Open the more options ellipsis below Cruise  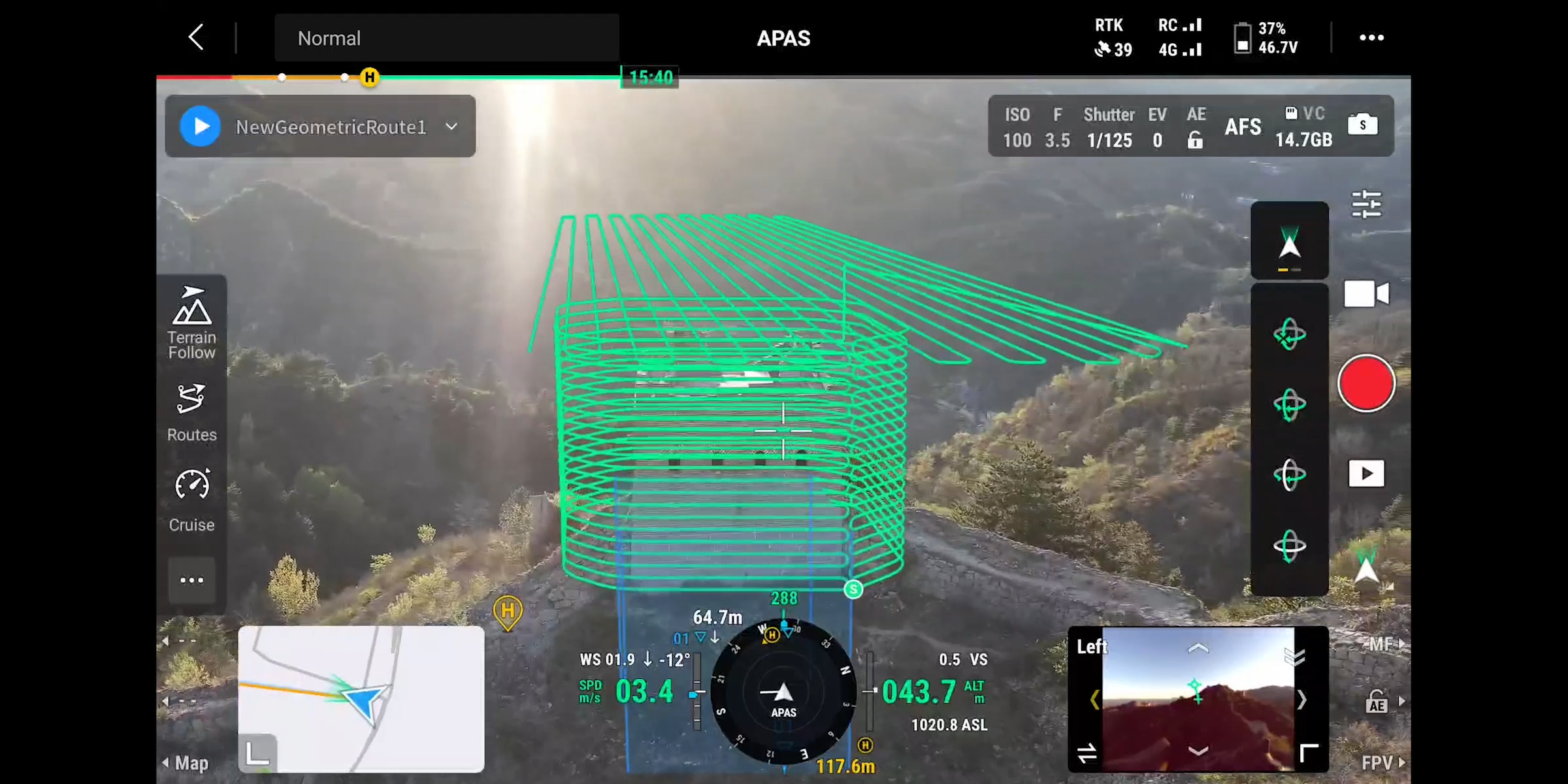191,580
